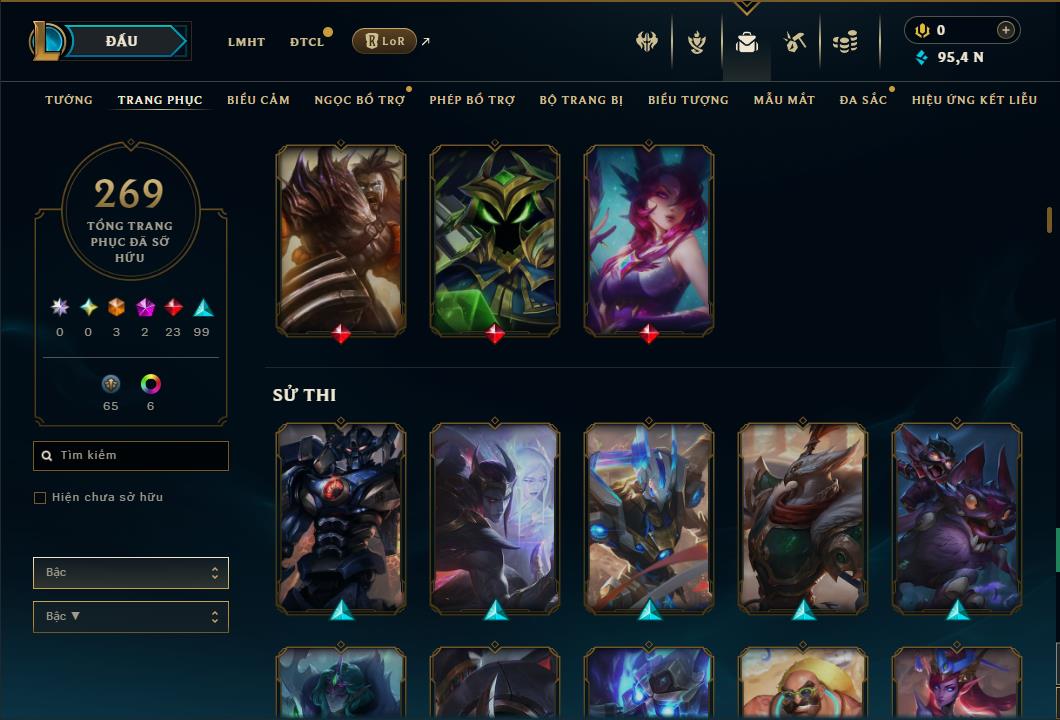This screenshot has height=720, width=1060.
Task: Open the hammer crafting loot icon
Action: (795, 42)
